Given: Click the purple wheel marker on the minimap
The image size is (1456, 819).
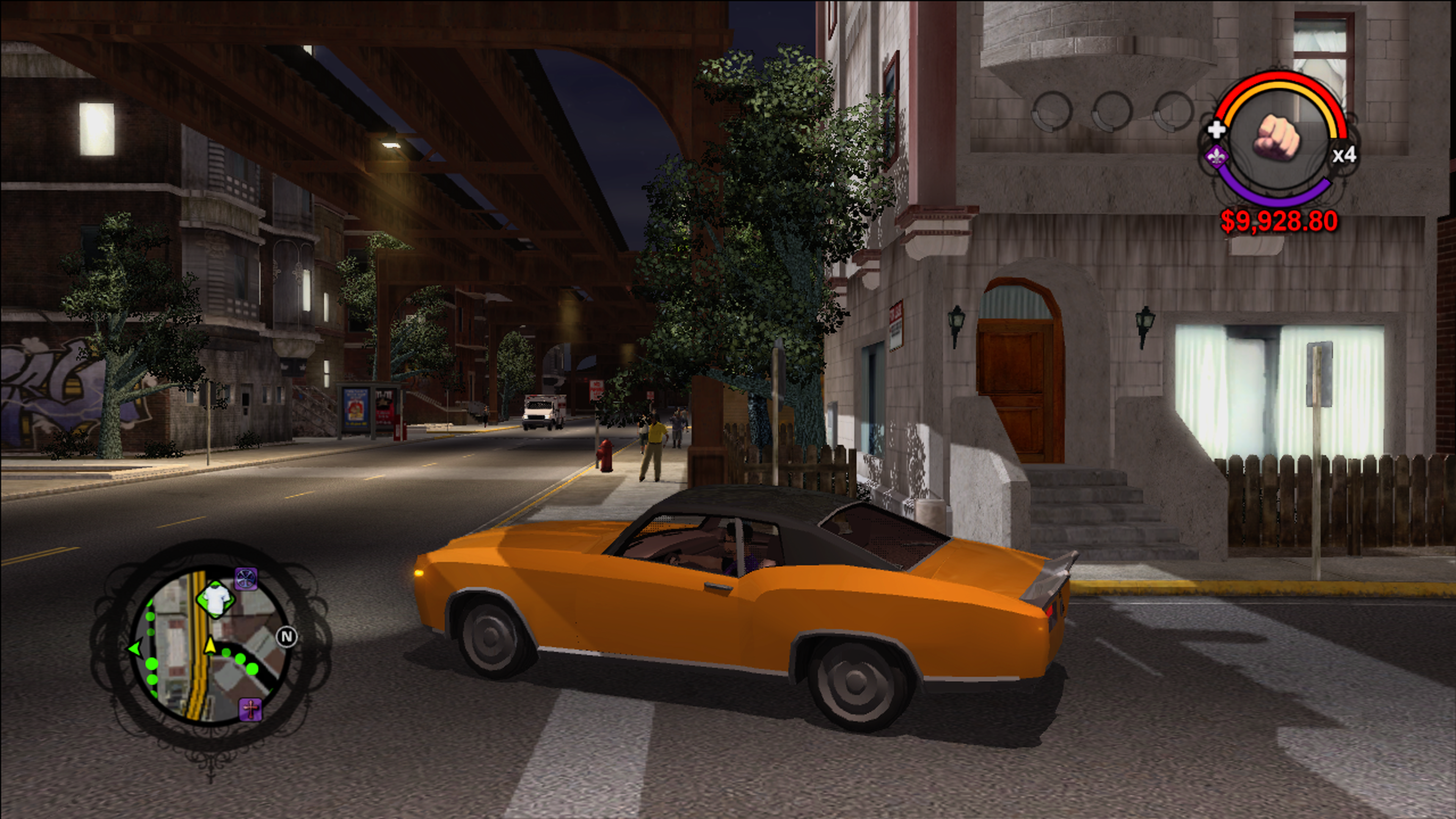Looking at the screenshot, I should click(x=246, y=579).
